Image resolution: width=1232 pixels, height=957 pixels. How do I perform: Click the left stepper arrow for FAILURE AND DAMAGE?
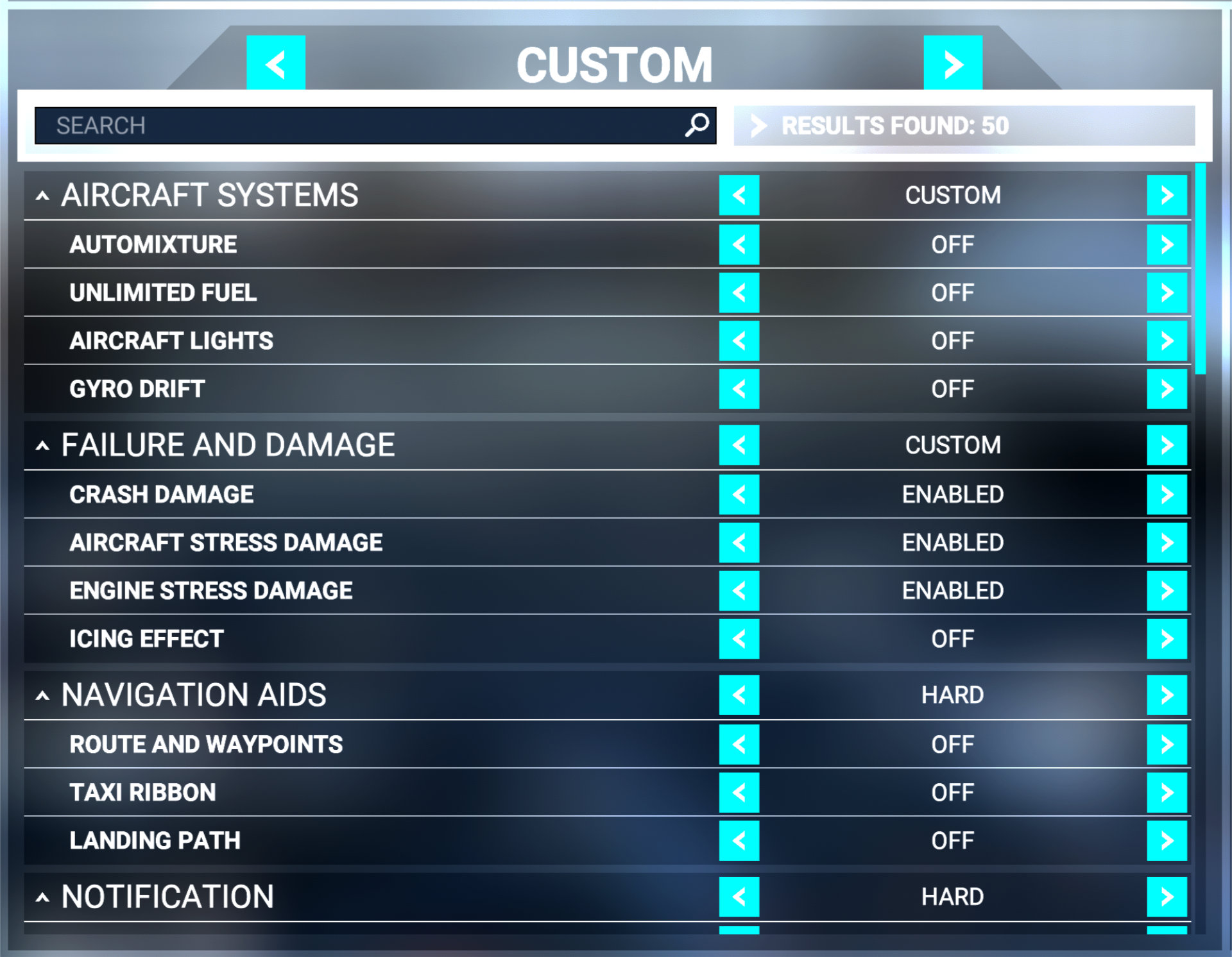click(x=739, y=445)
